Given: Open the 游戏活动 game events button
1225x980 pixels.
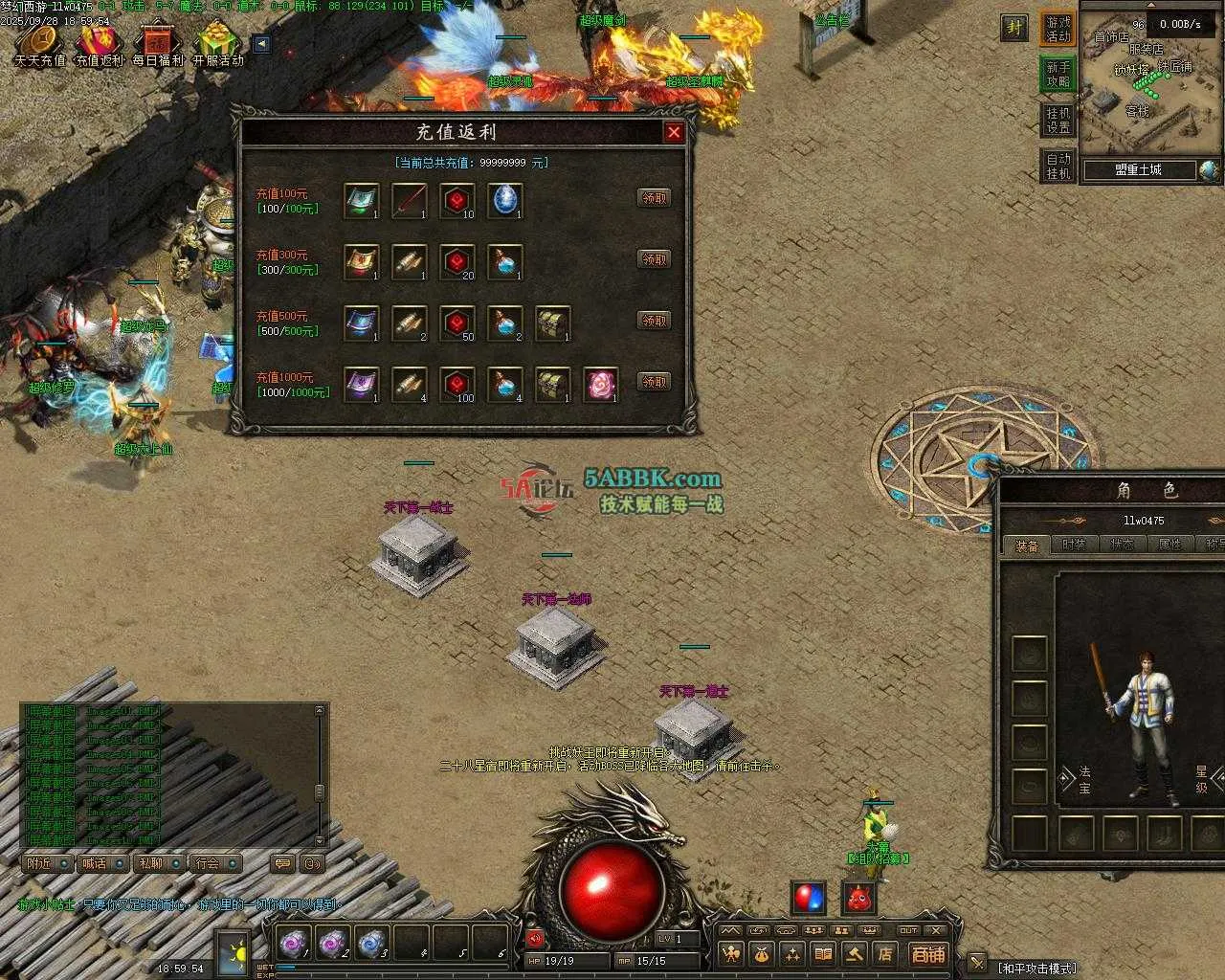Looking at the screenshot, I should [1058, 29].
